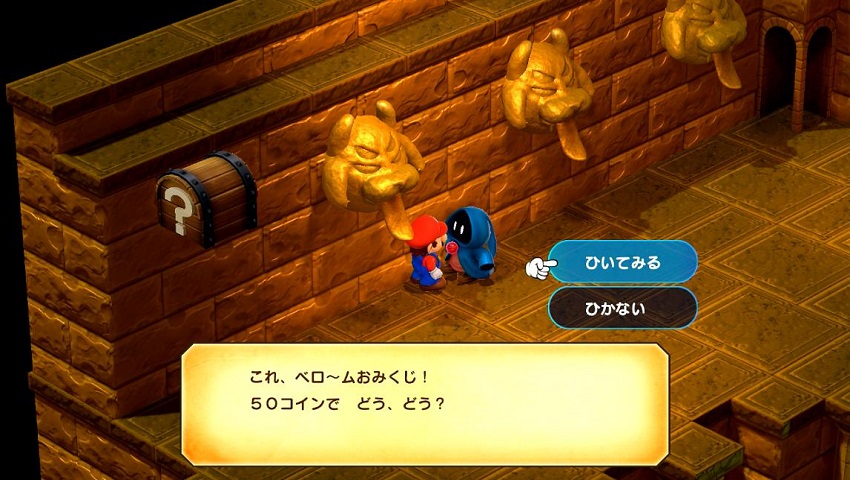Choose the ひいてみる dialogue option
Image resolution: width=850 pixels, height=480 pixels.
pyautogui.click(x=622, y=263)
